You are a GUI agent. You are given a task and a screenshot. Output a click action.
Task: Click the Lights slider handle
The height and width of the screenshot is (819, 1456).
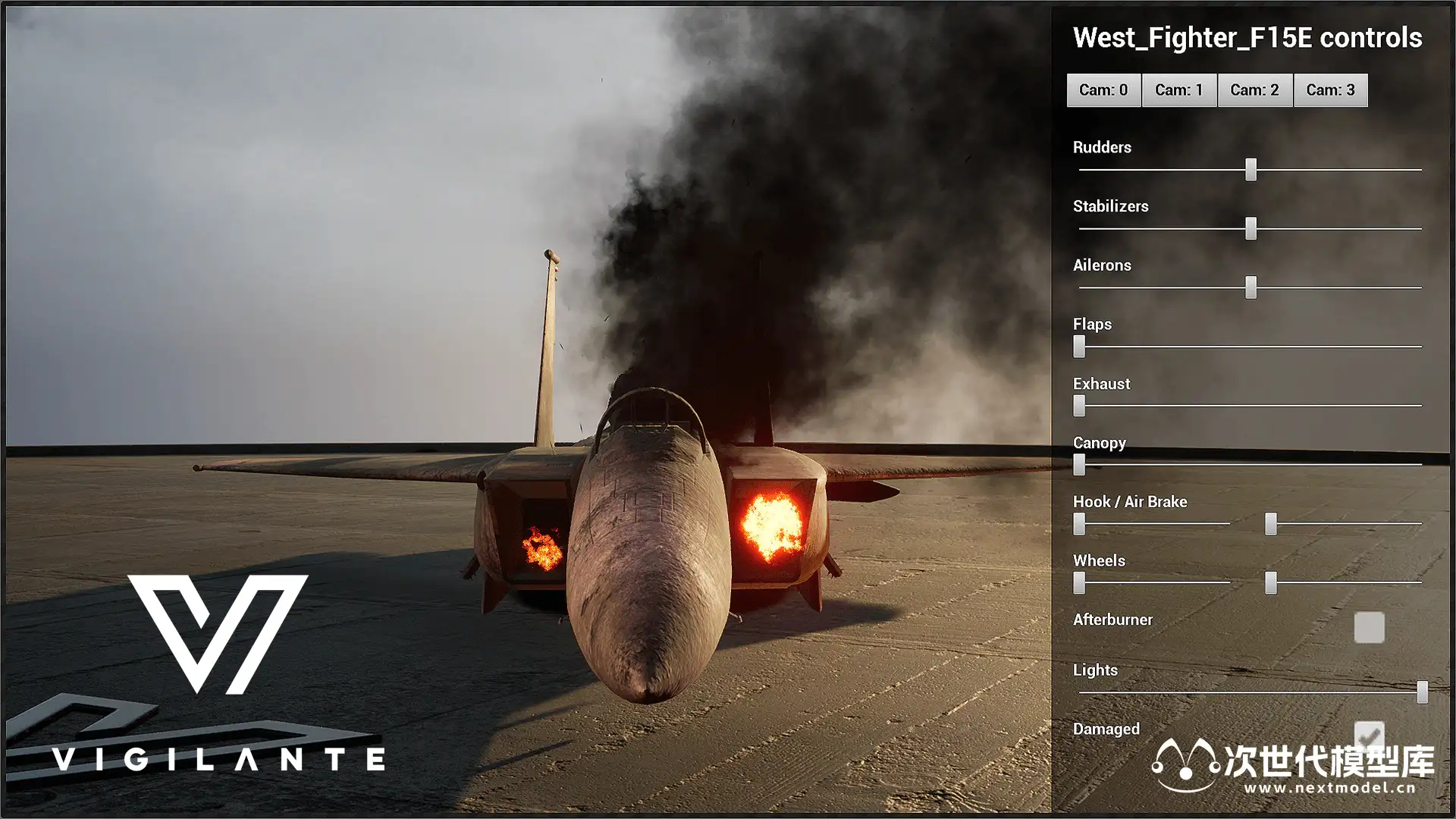pyautogui.click(x=1422, y=692)
